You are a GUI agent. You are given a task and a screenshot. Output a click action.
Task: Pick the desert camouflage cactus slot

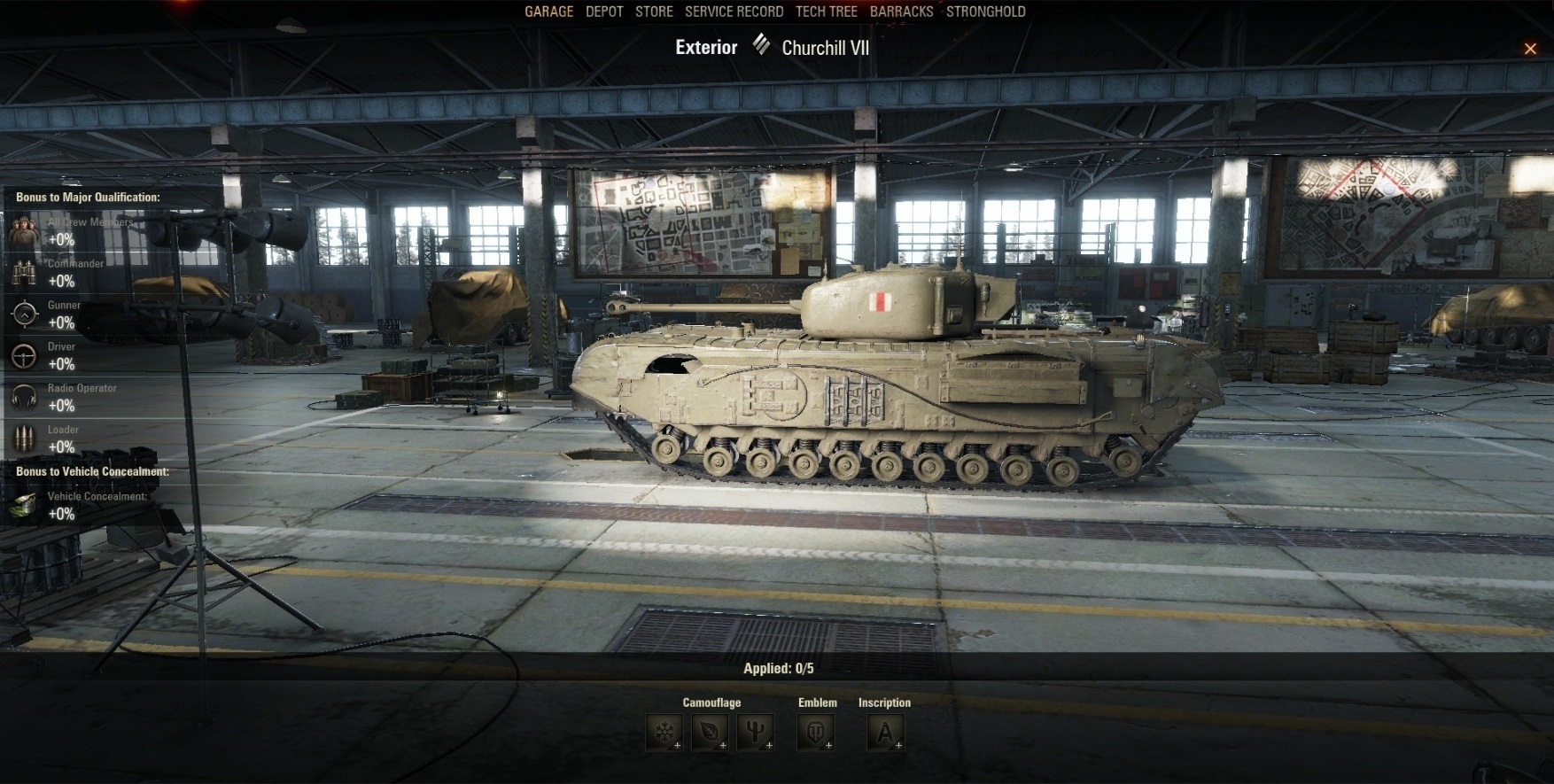click(756, 733)
